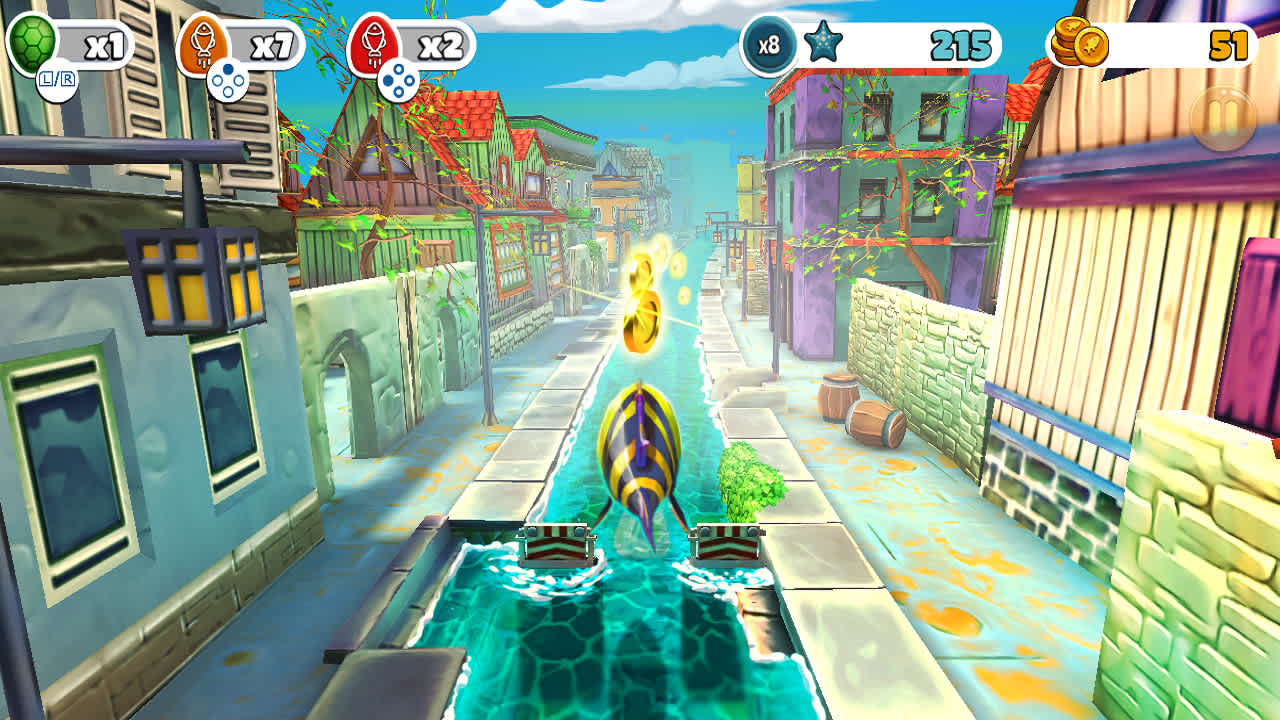Select the green turtle shell power-up icon
Image resolution: width=1280 pixels, height=720 pixels.
30,40
